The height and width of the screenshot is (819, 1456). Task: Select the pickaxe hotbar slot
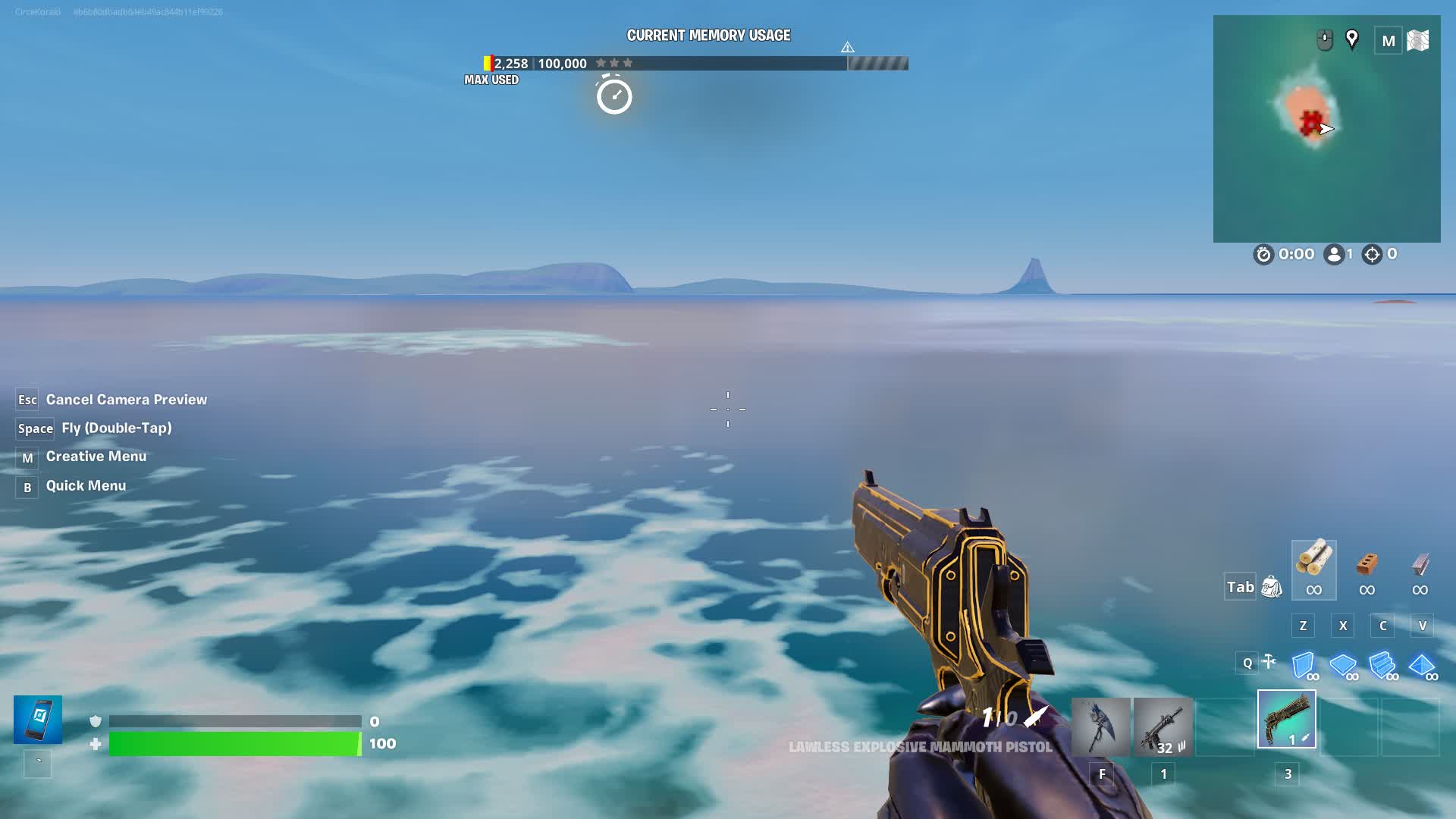[1100, 726]
